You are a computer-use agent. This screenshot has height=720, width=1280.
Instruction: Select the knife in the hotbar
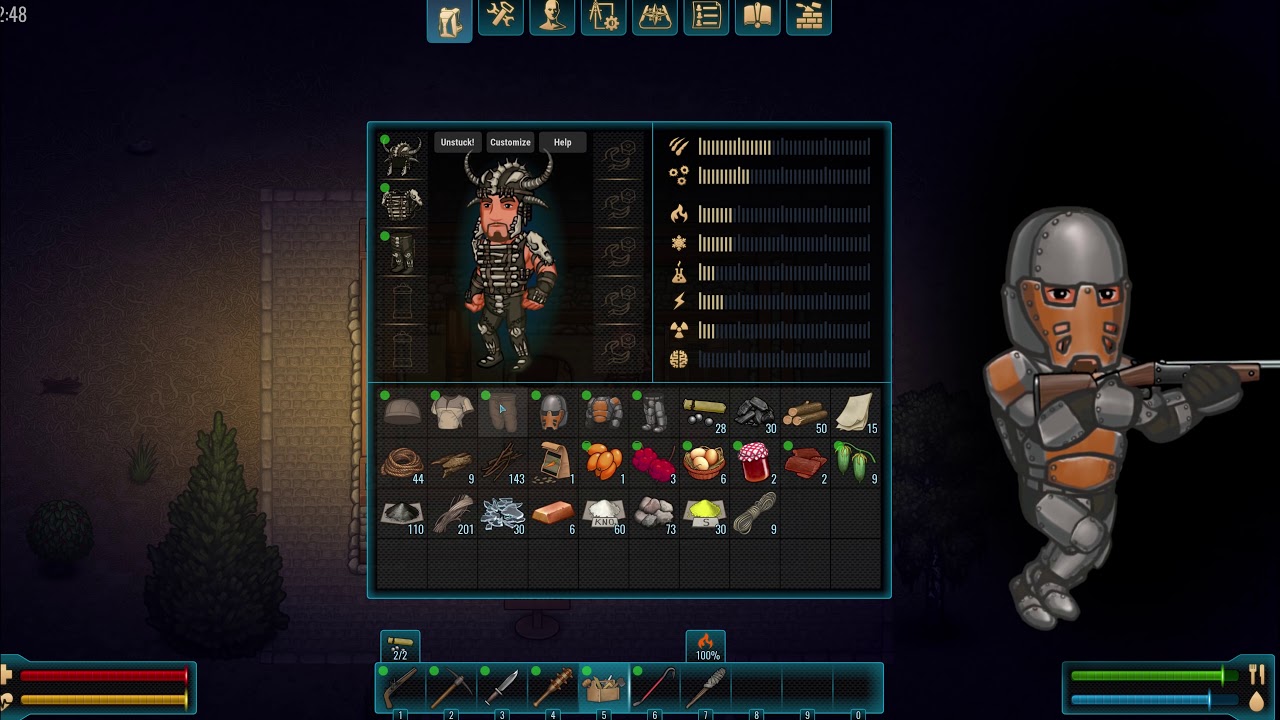[502, 689]
